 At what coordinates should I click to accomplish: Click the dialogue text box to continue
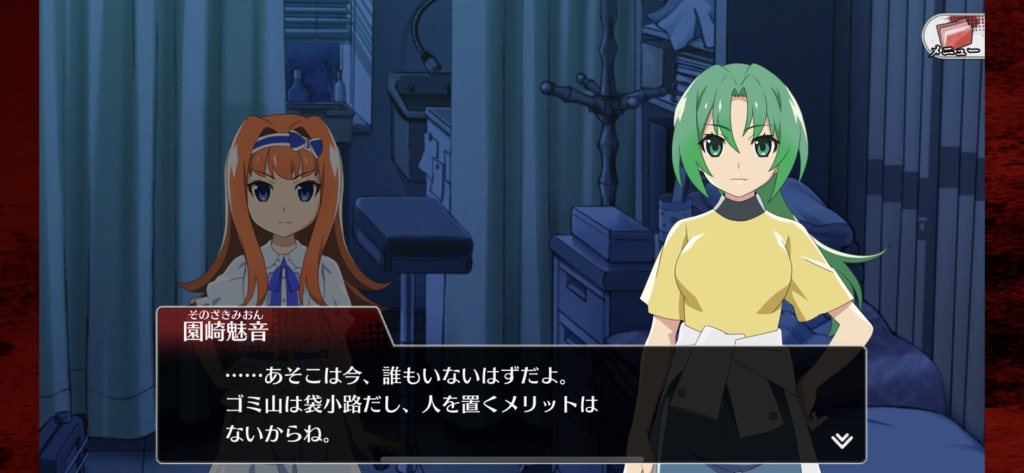(x=510, y=406)
